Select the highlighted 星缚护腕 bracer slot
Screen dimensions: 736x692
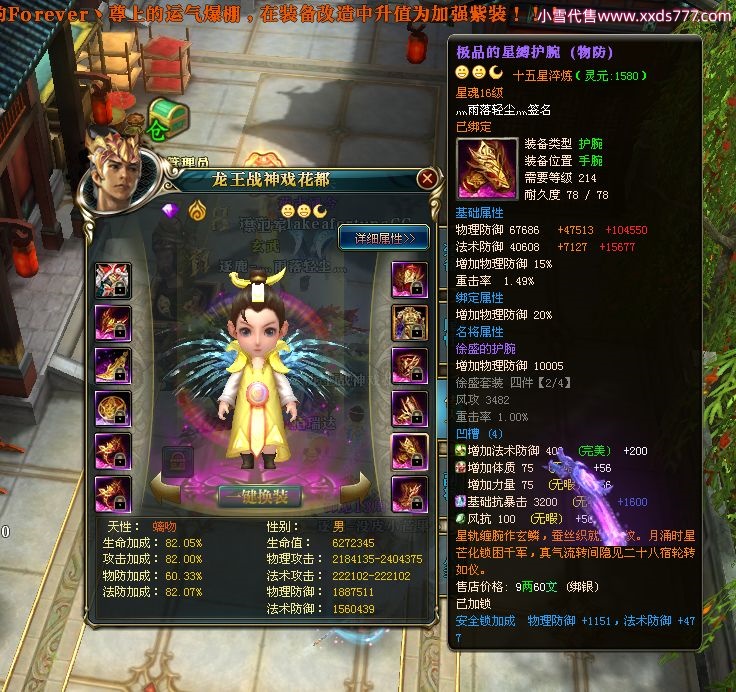(x=408, y=451)
